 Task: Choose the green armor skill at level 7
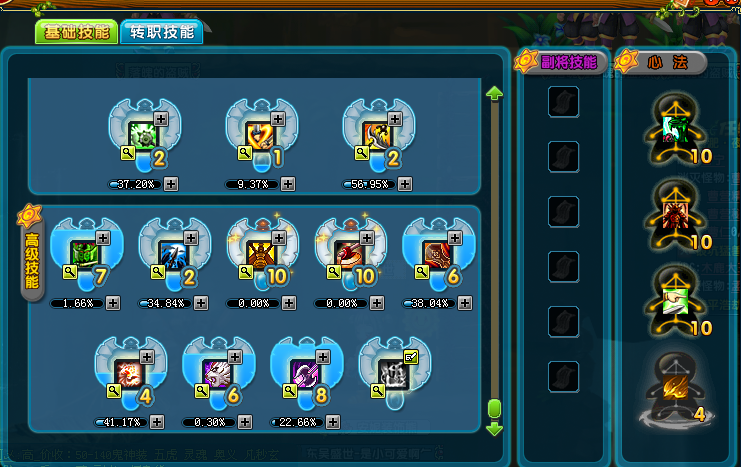84,254
